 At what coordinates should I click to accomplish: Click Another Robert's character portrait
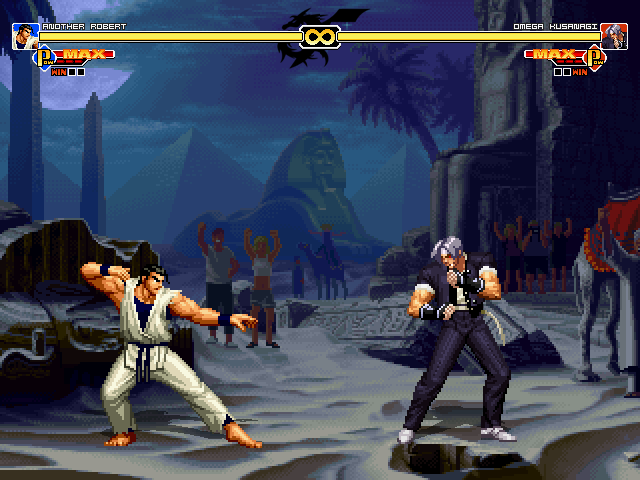click(26, 37)
